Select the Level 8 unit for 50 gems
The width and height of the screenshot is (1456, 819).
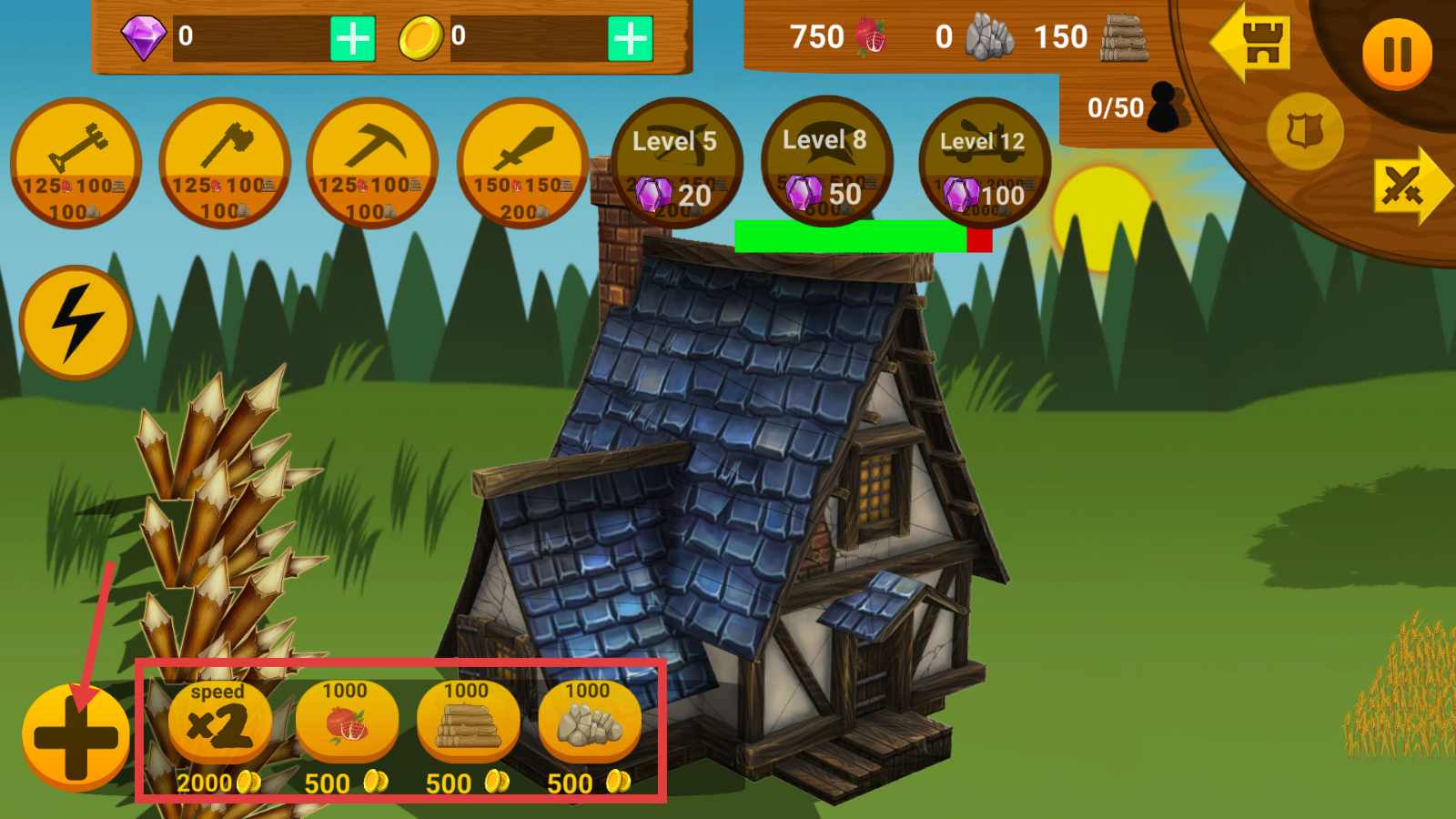(x=826, y=161)
